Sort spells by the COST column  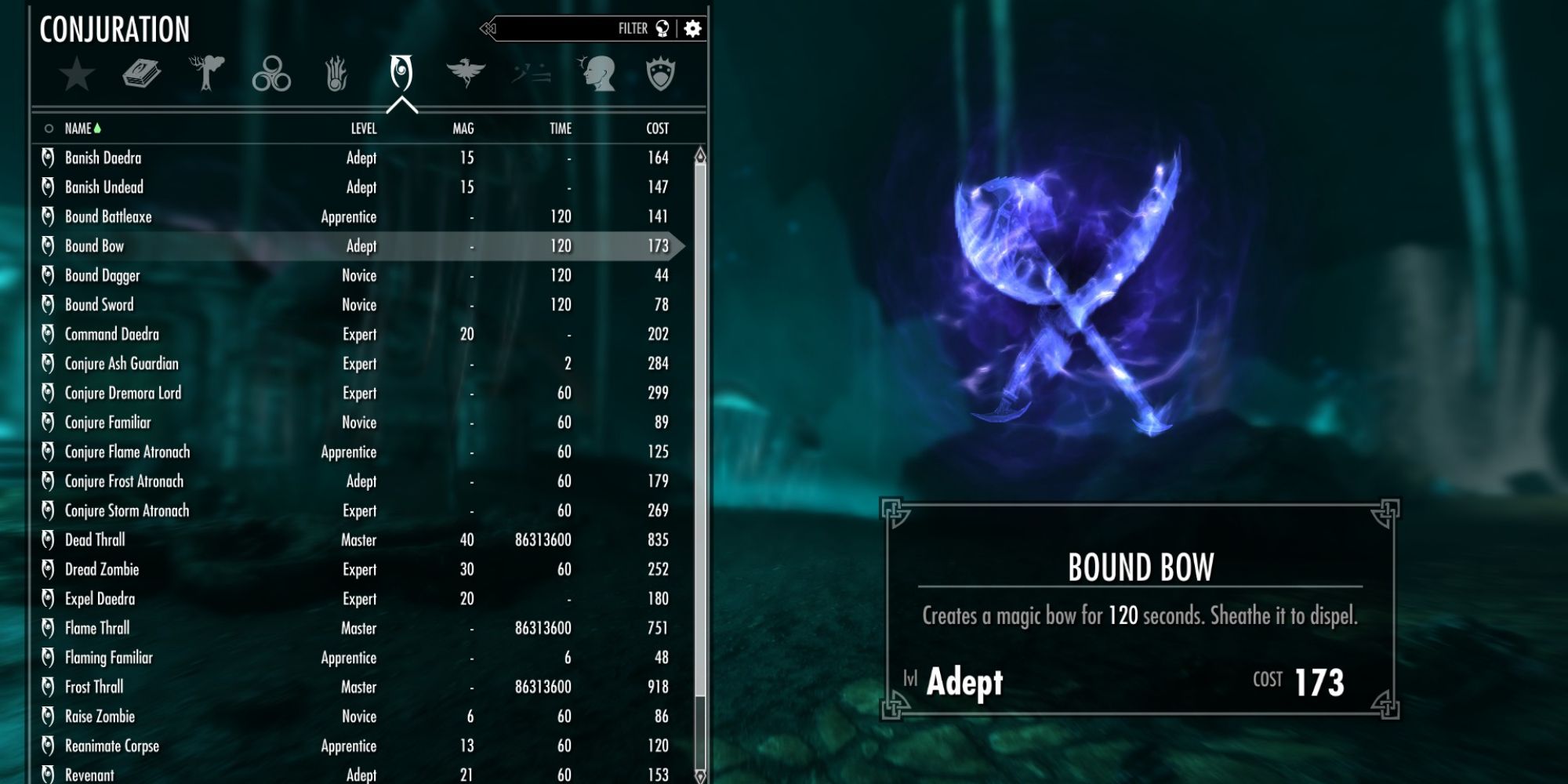click(657, 129)
